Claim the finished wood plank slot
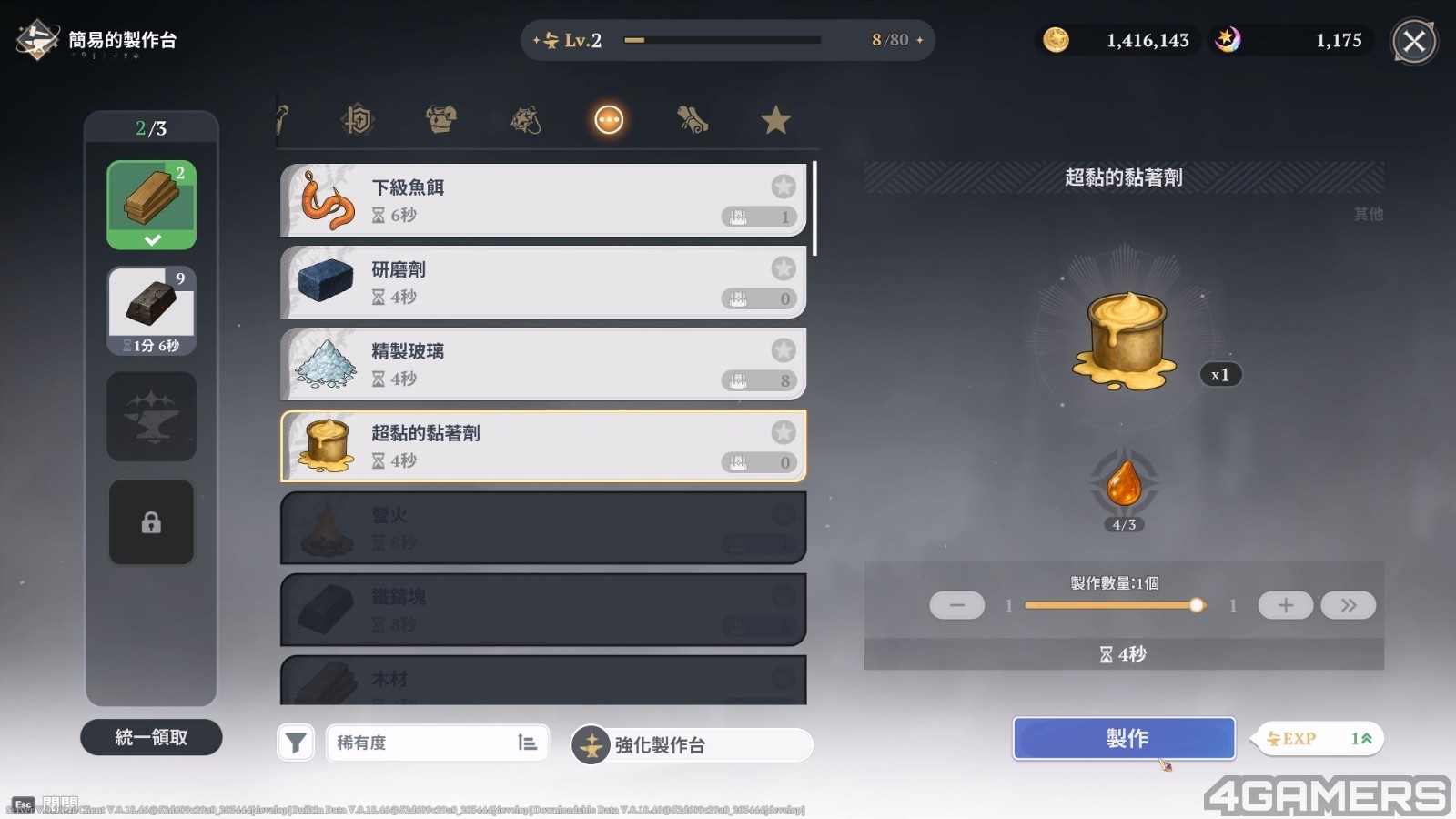Image resolution: width=1456 pixels, height=819 pixels. tap(151, 205)
